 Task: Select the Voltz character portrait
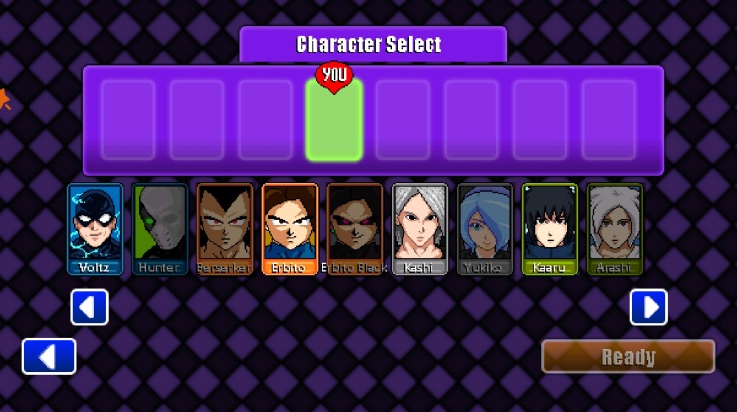(x=95, y=228)
